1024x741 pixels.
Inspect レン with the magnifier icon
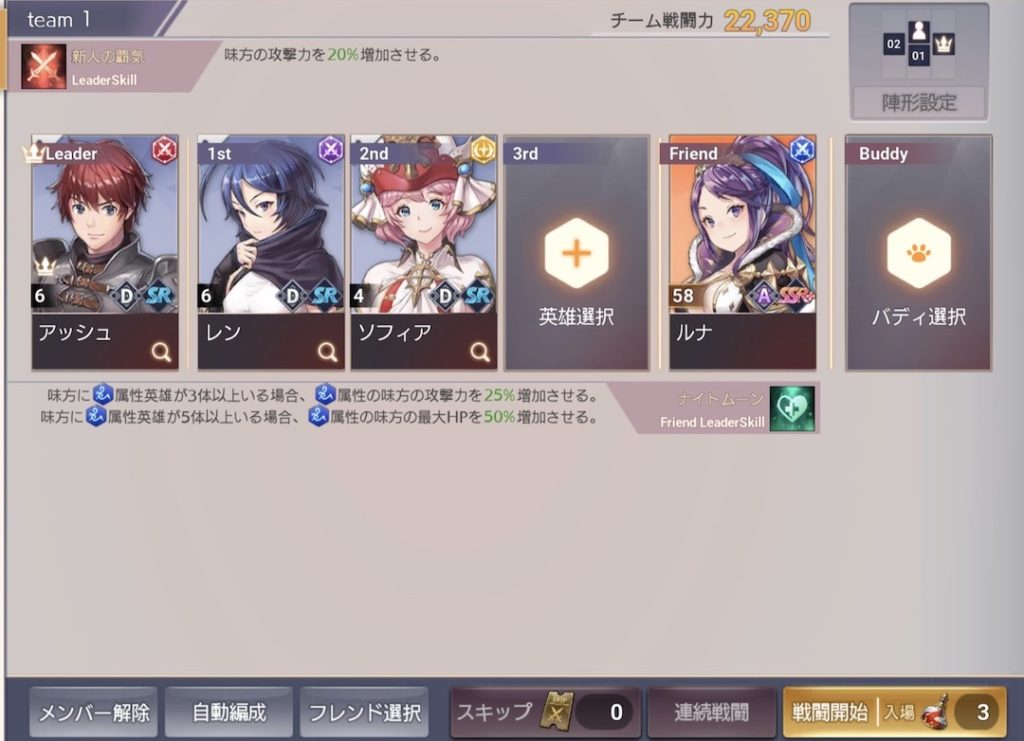pyautogui.click(x=326, y=351)
